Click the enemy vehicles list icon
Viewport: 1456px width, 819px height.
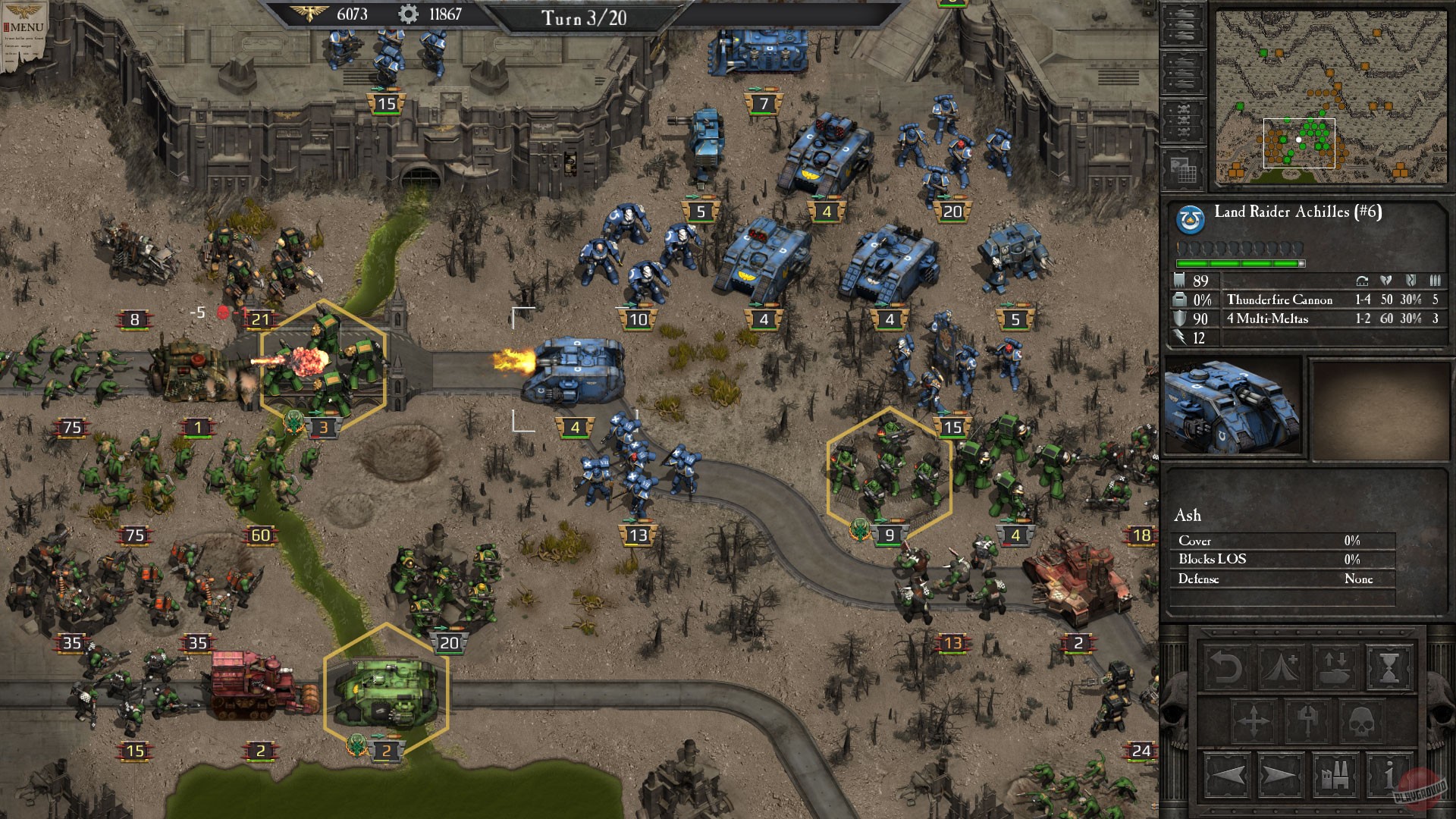1183,73
